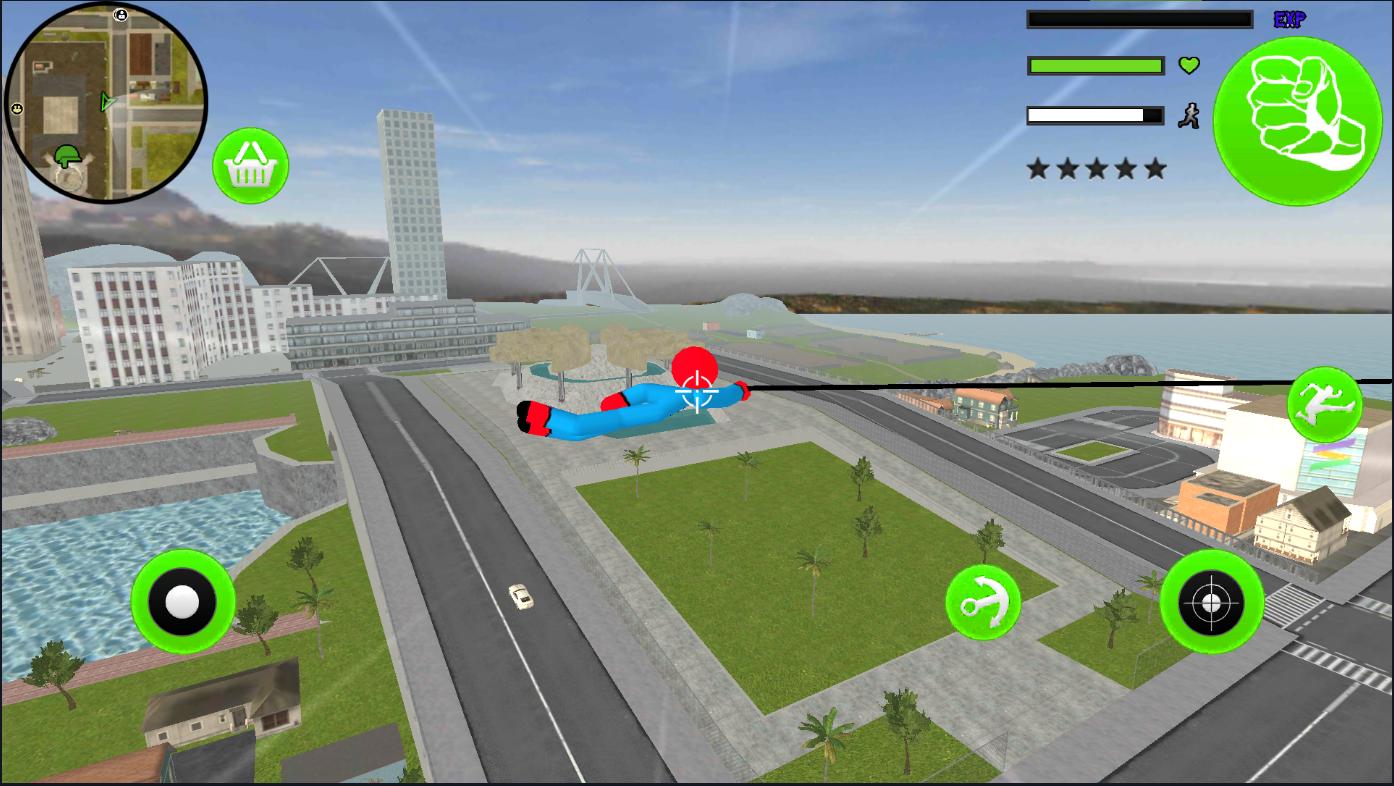Image resolution: width=1394 pixels, height=786 pixels.
Task: Touch the virtual movement joystick
Action: [x=183, y=602]
